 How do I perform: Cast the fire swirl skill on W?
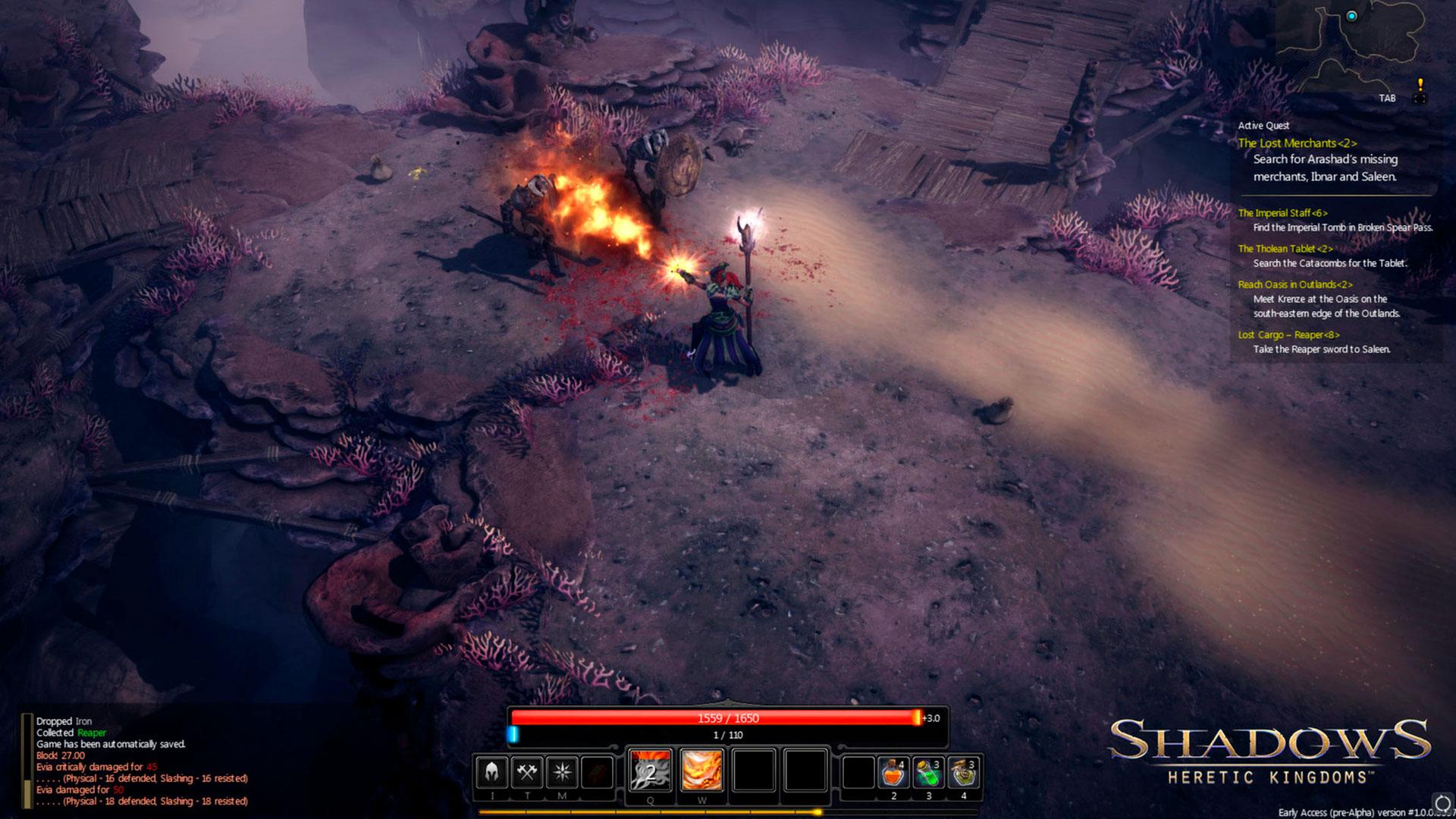pos(701,770)
